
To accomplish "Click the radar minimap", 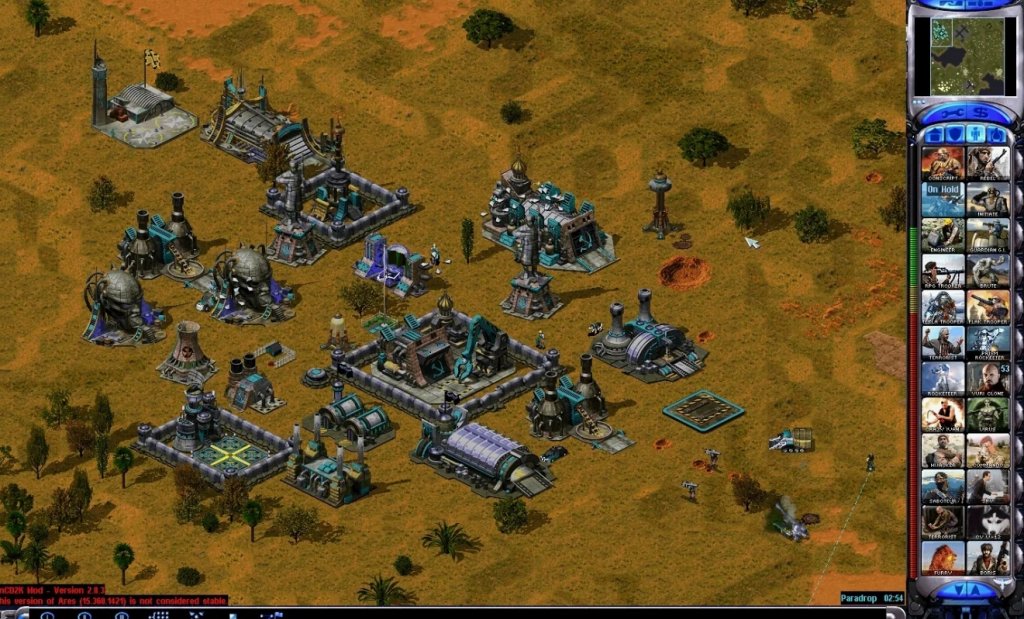I will (x=959, y=56).
